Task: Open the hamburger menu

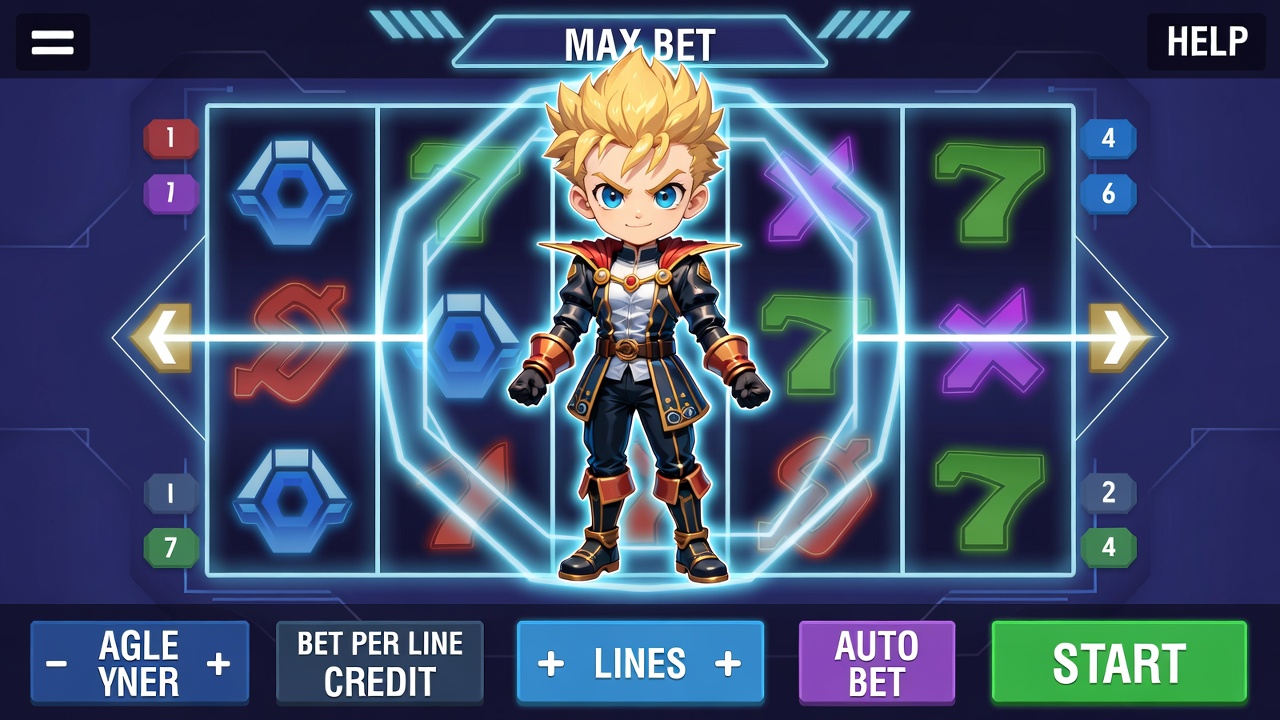Action: 53,42
